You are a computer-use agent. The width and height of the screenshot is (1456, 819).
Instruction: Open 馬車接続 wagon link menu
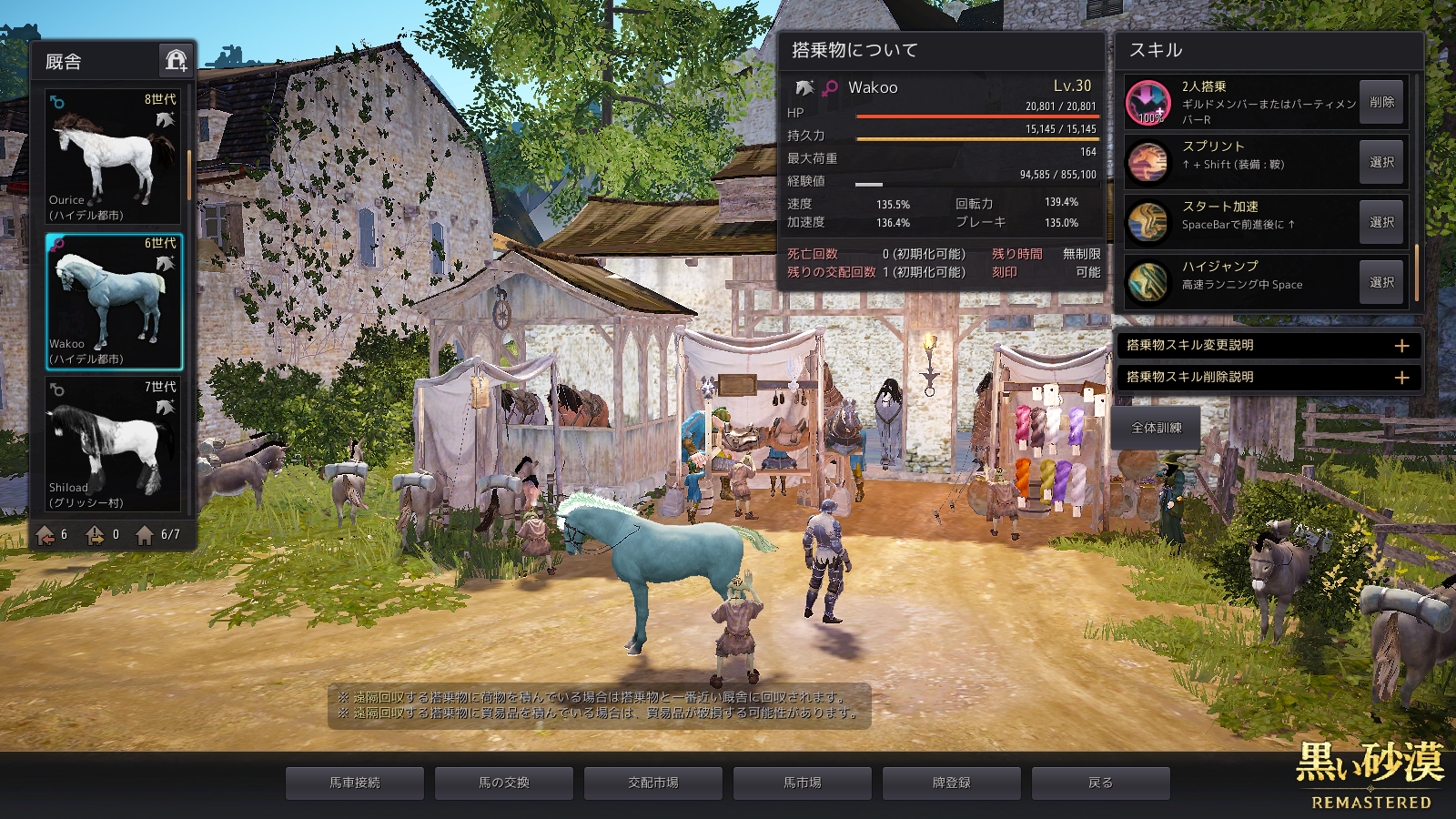(355, 783)
